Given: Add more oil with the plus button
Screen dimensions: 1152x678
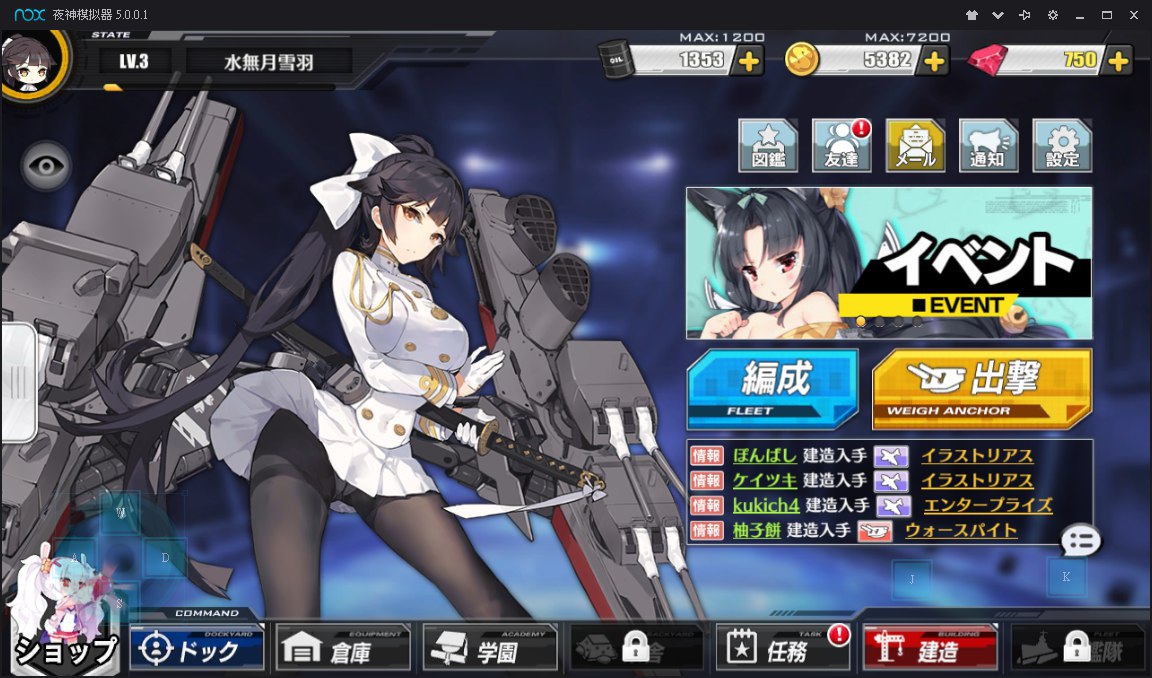Looking at the screenshot, I should click(747, 60).
